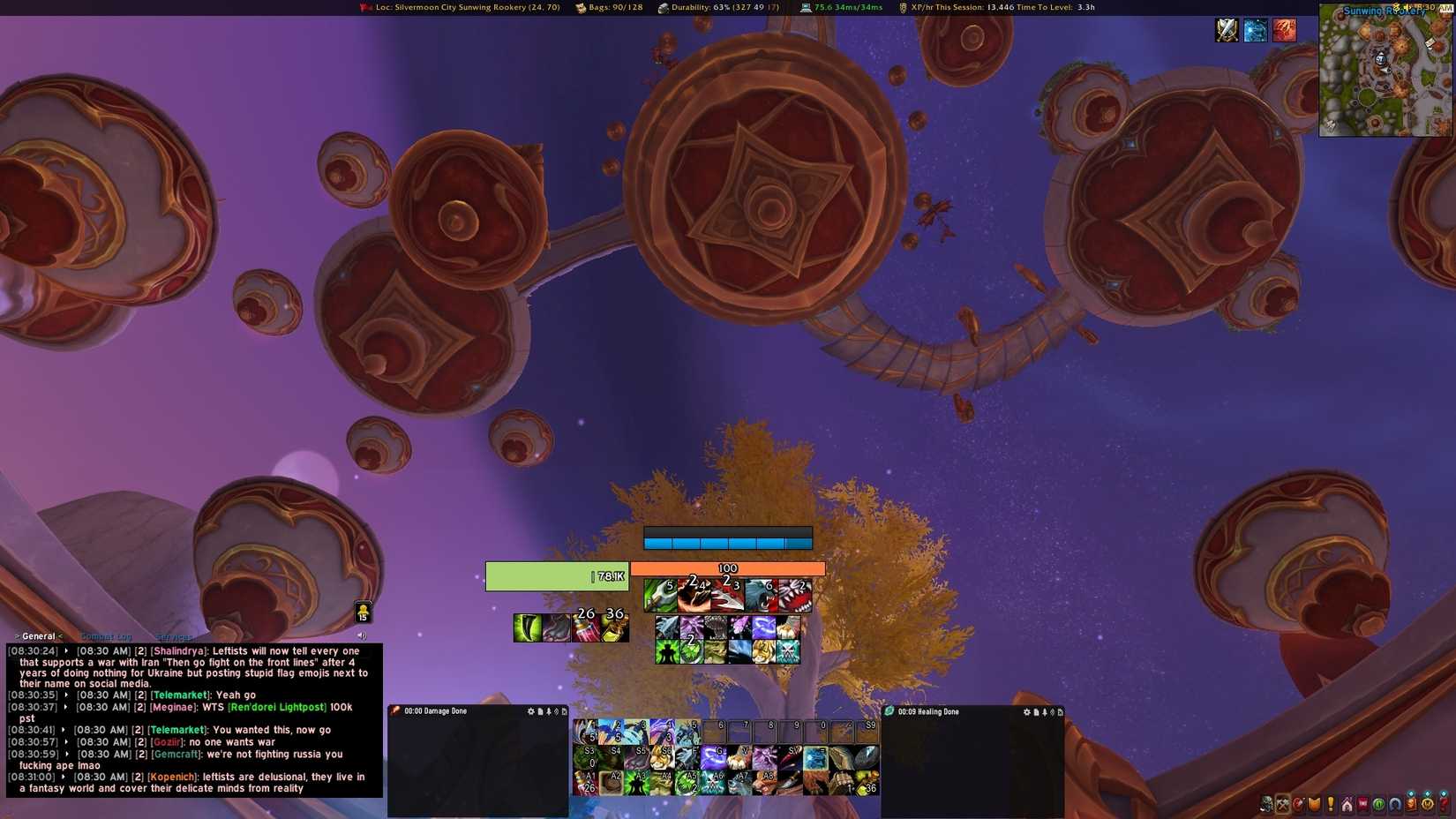This screenshot has width=1456, height=819.
Task: Click the [Ren'dorei Lightpost] item link in chat
Action: pyautogui.click(x=275, y=707)
